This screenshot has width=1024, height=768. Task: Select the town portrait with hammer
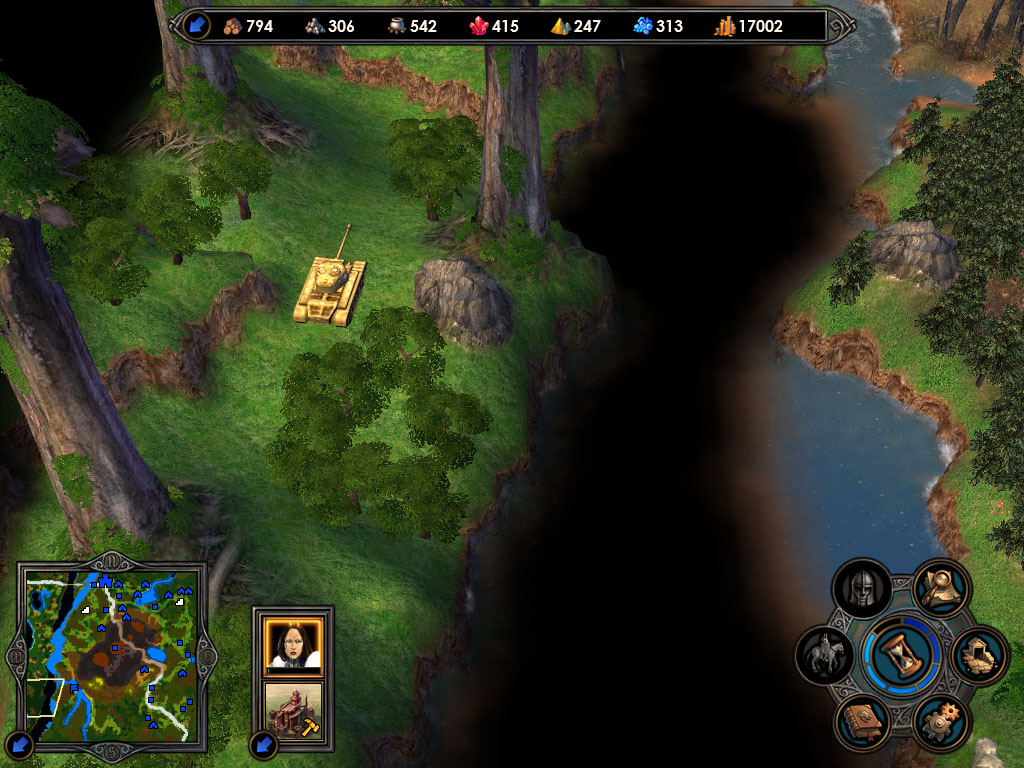click(293, 709)
